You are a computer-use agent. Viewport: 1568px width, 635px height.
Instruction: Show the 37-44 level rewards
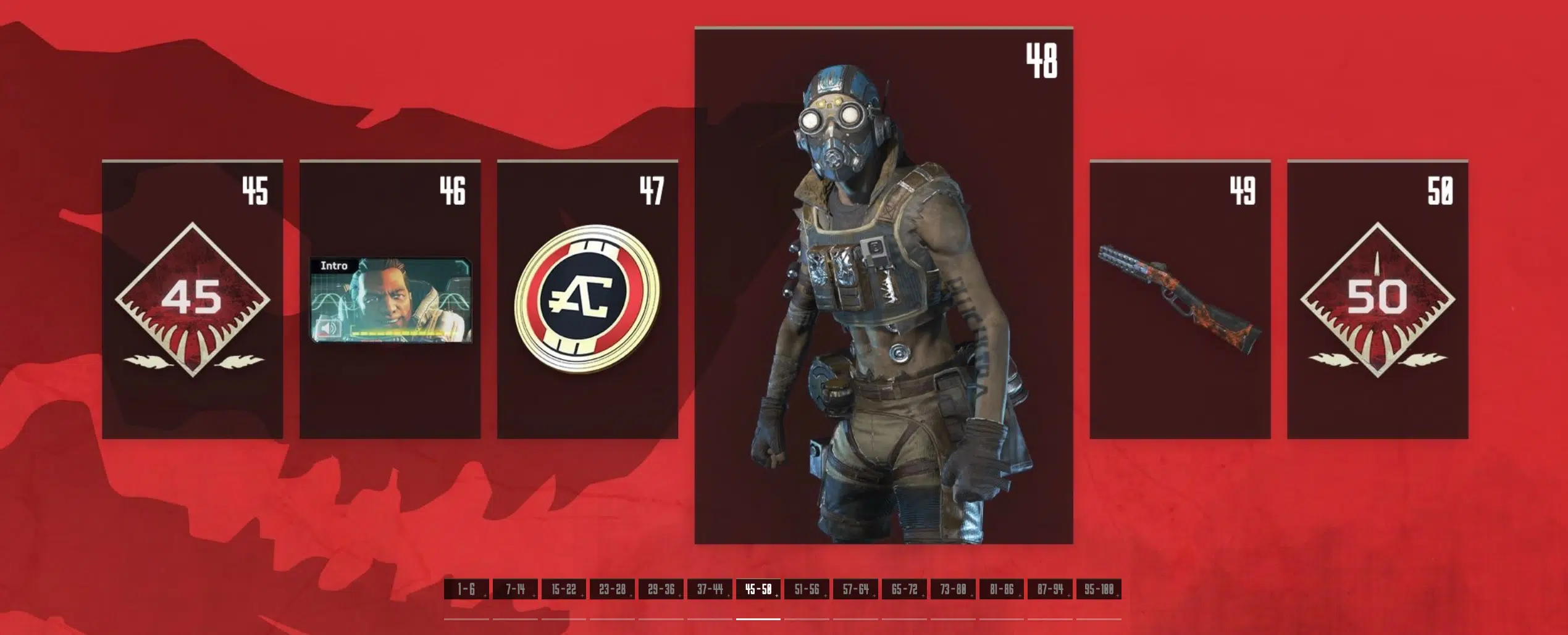pyautogui.click(x=710, y=589)
